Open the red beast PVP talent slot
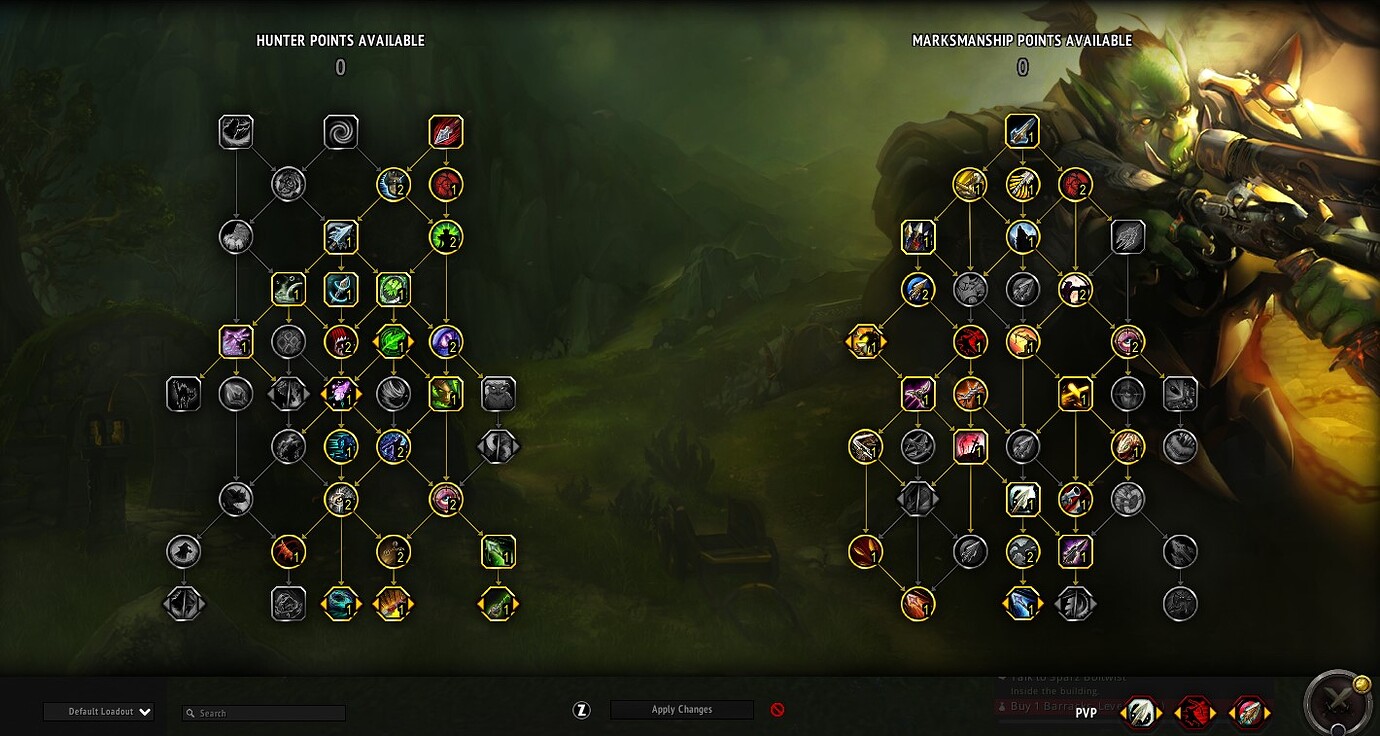 click(x=1194, y=713)
